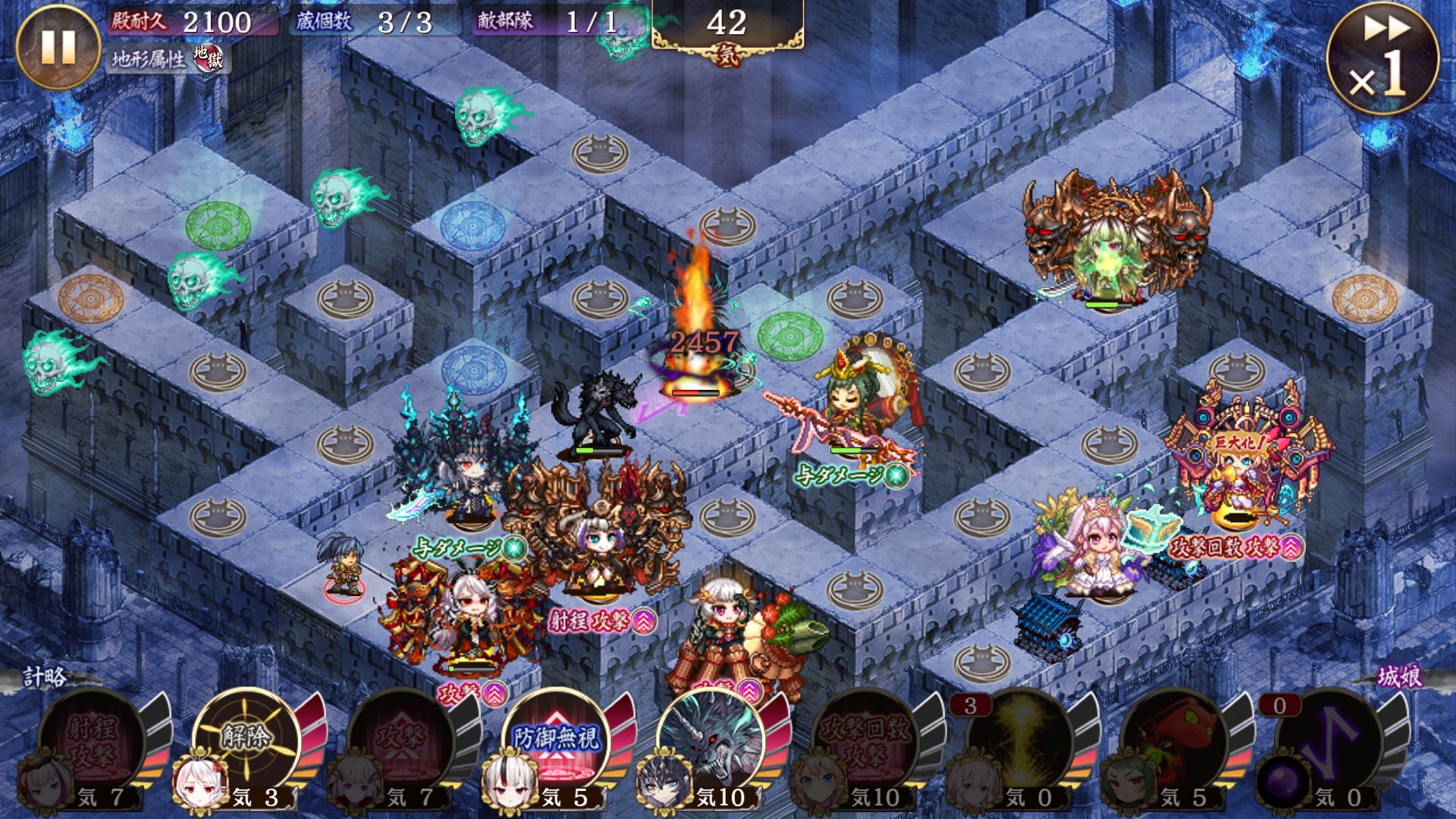Select the 攻撃 stratagem costing 7 気
This screenshot has height=819, width=1456.
[x=402, y=742]
